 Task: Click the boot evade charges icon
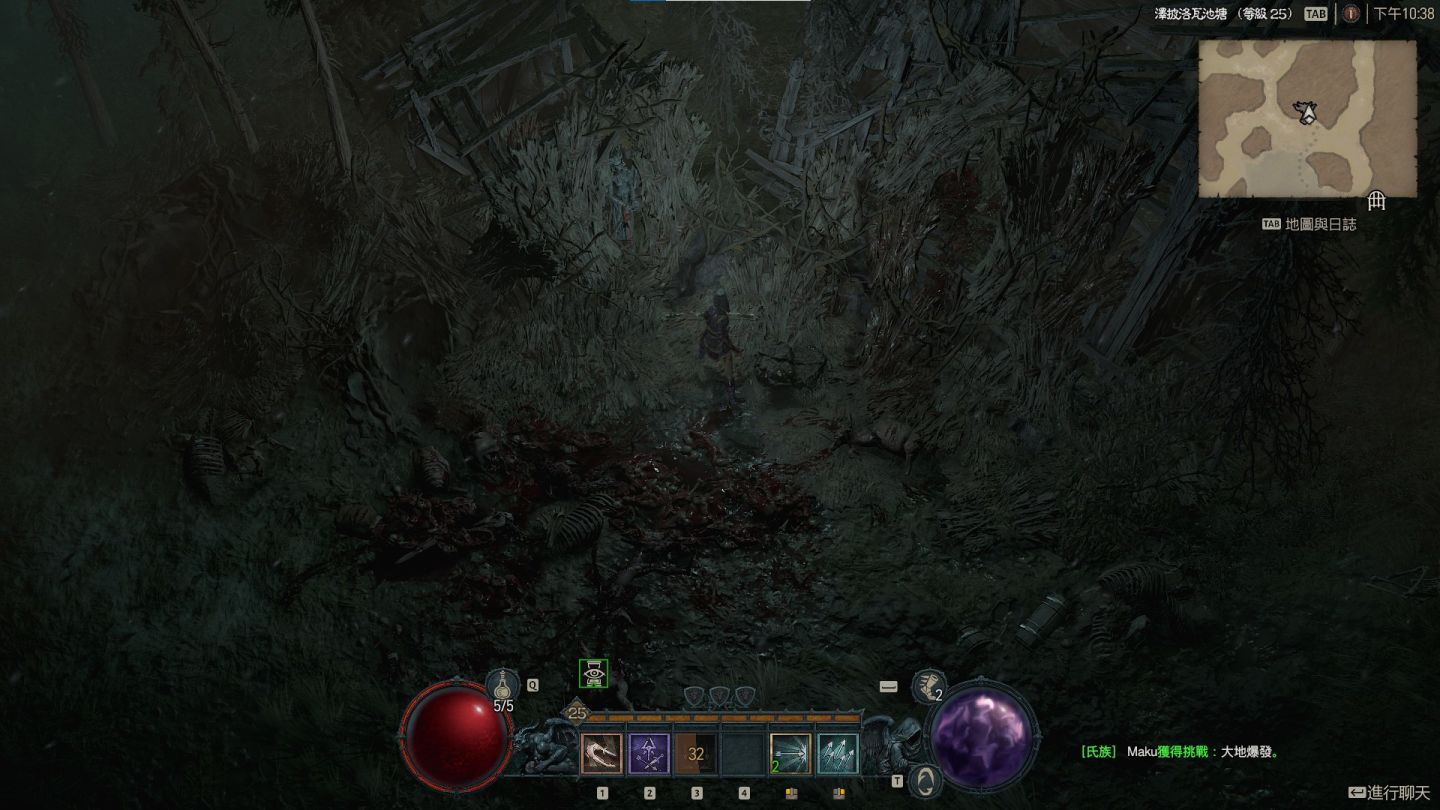point(928,686)
